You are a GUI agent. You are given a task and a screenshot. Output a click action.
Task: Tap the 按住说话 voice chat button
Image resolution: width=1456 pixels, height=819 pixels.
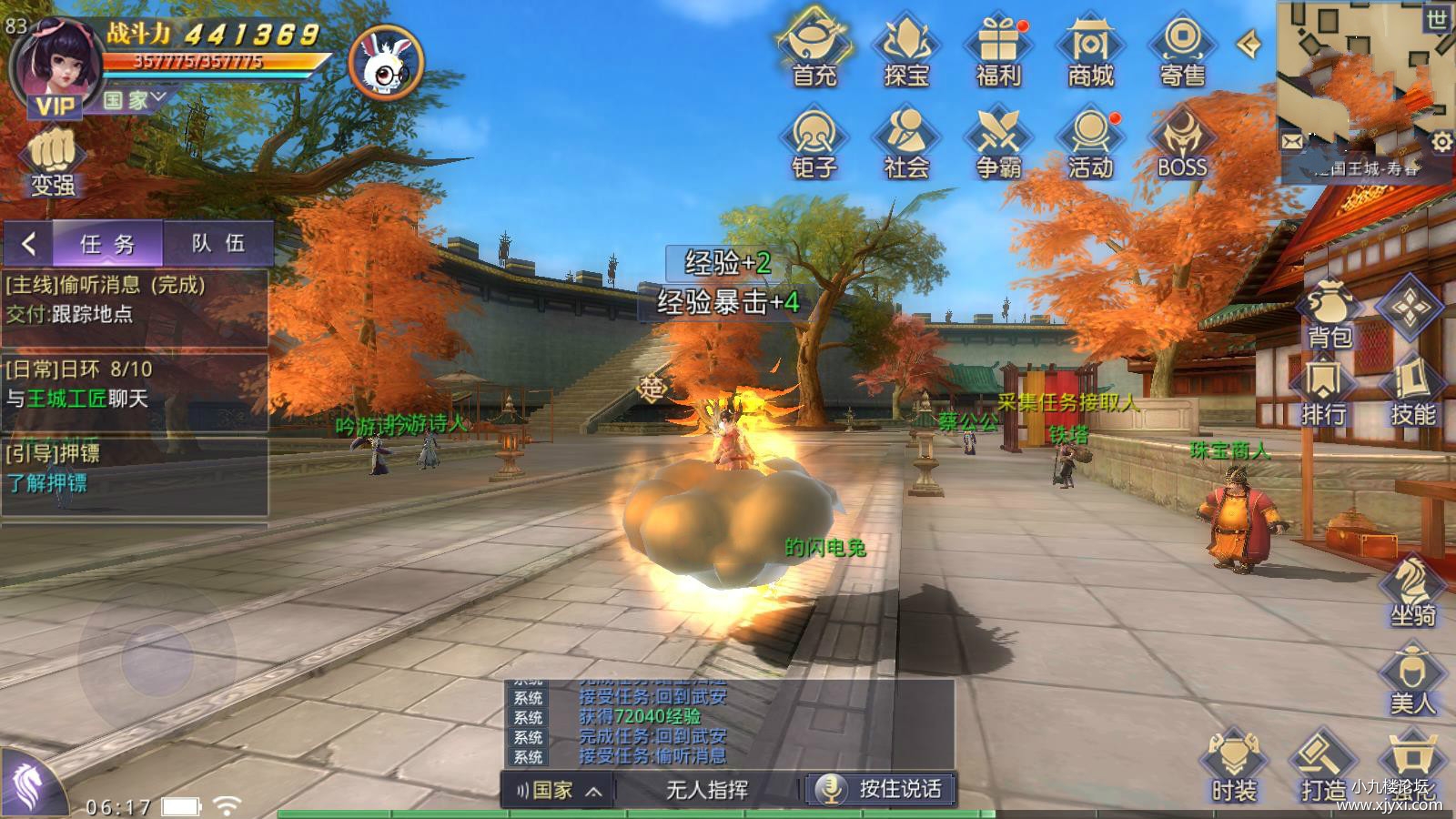pos(881,789)
